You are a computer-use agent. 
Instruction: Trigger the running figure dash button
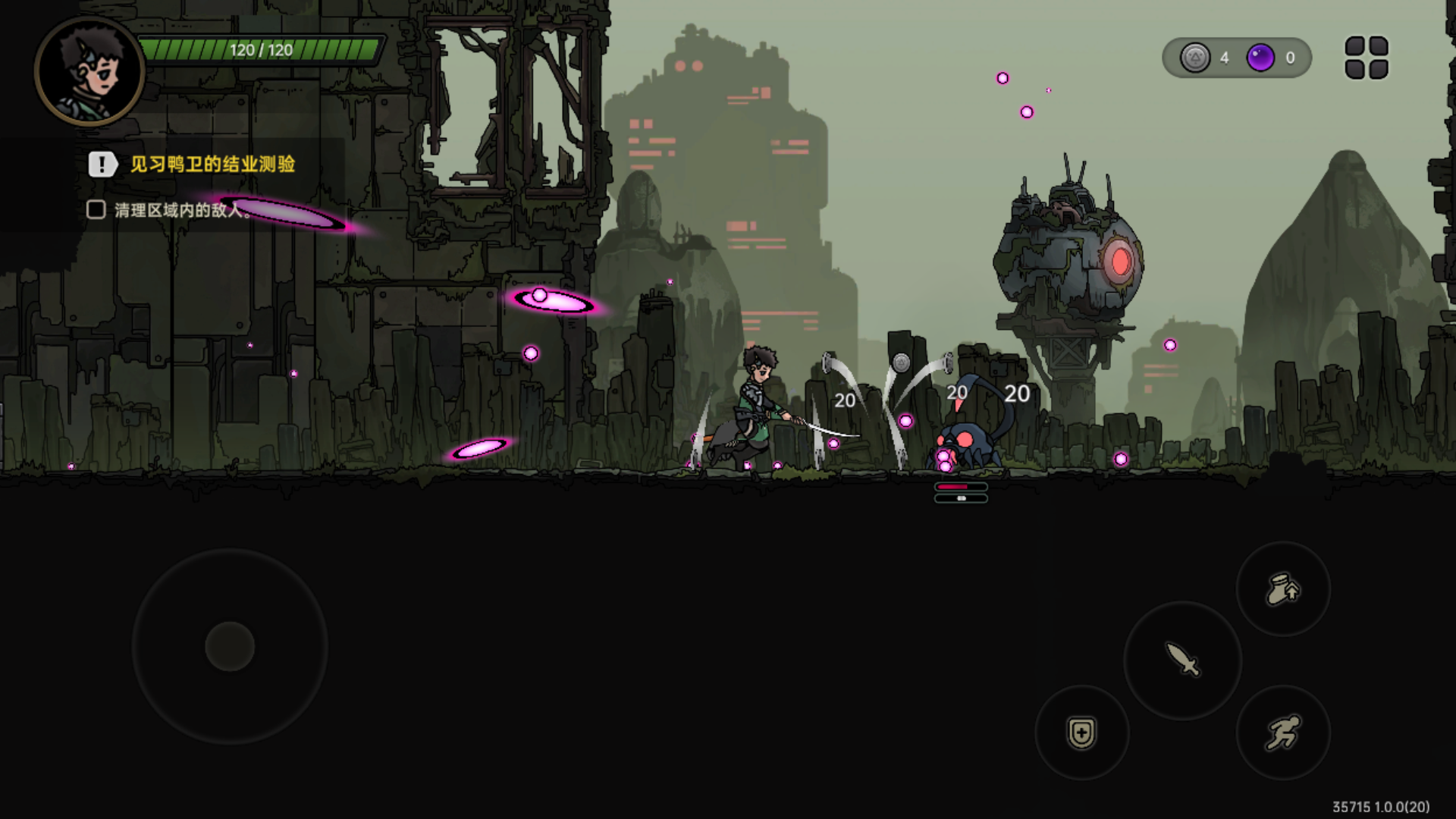tap(1283, 733)
